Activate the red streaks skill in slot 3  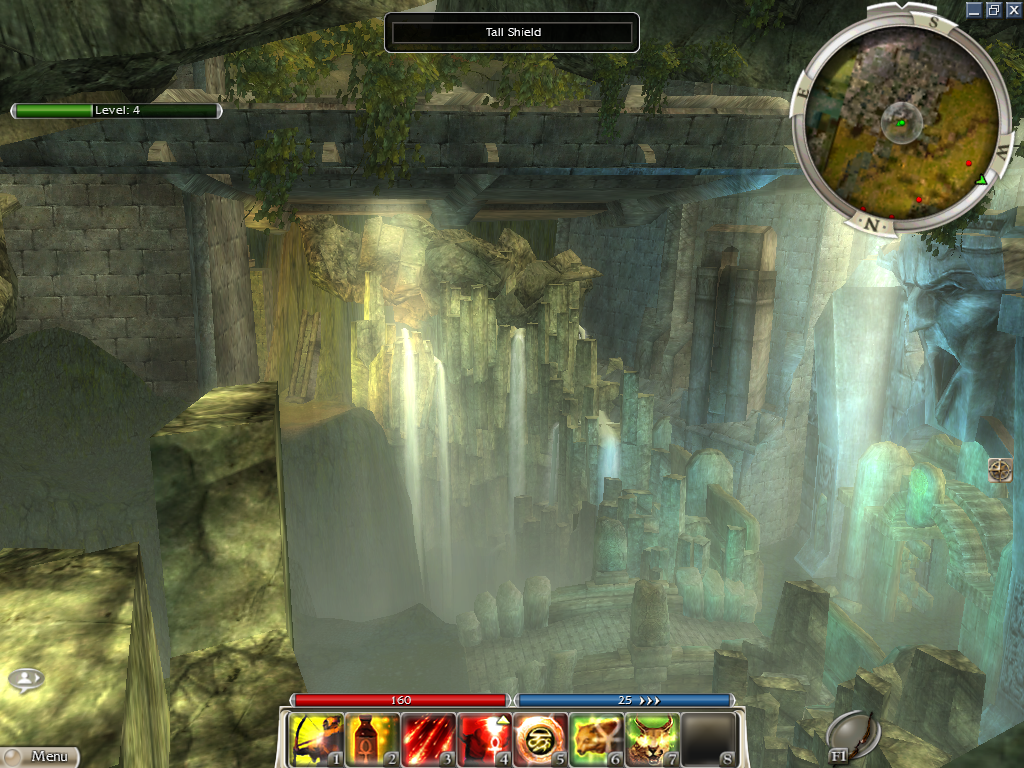click(x=428, y=739)
